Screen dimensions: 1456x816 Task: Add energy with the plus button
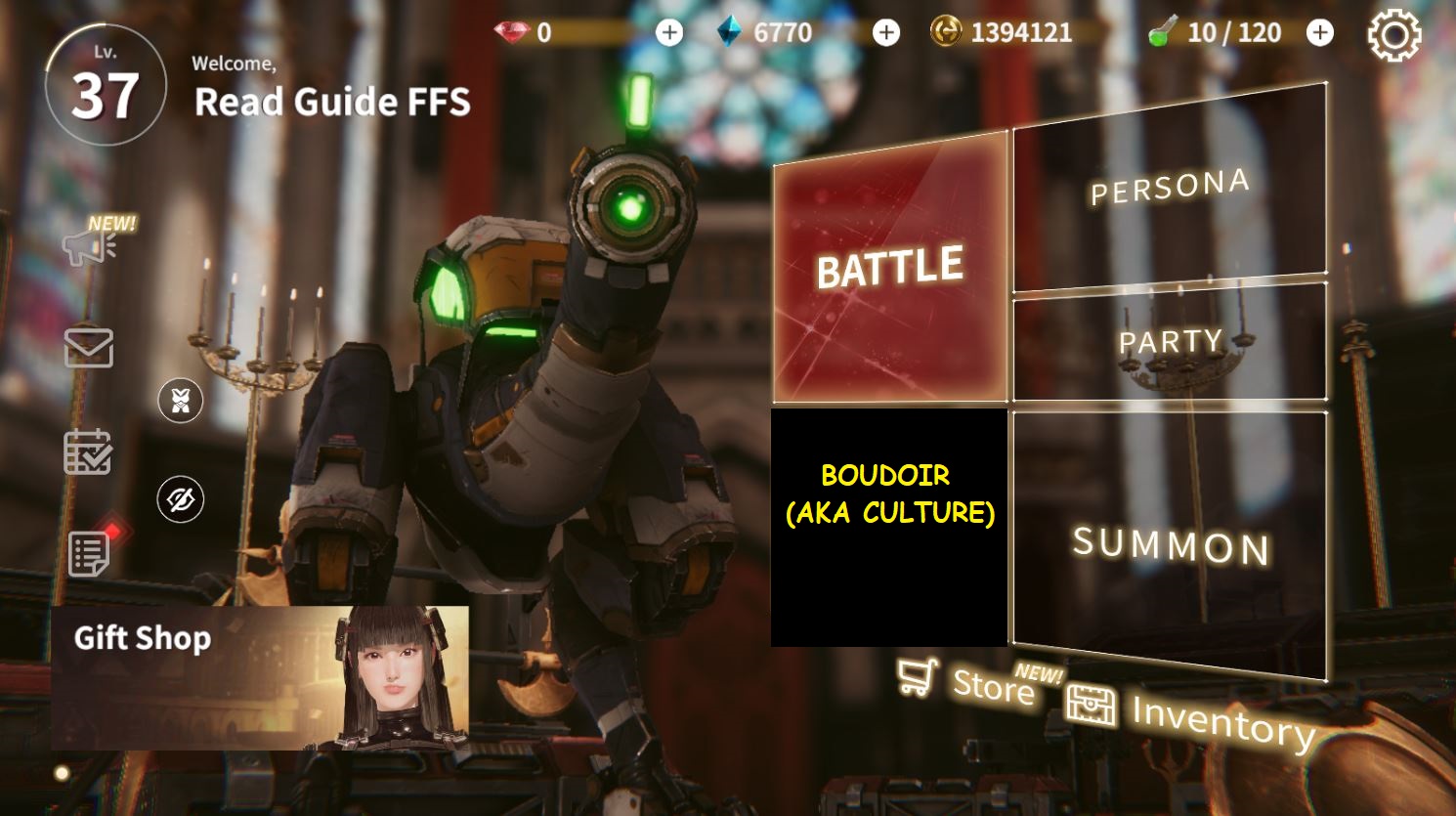pos(1318,32)
